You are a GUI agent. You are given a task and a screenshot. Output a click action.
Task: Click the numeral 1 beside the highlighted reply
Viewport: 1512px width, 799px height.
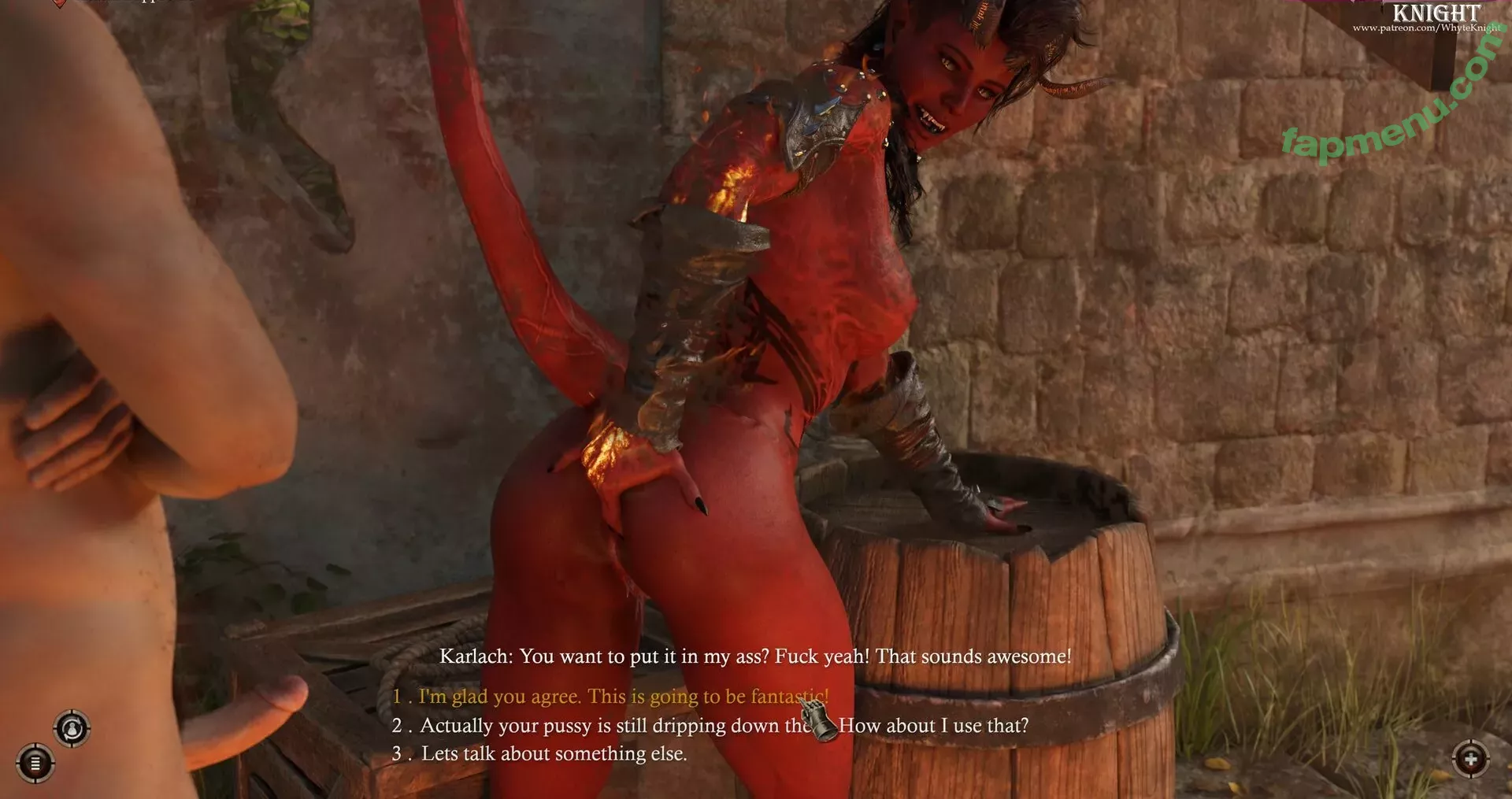(396, 697)
